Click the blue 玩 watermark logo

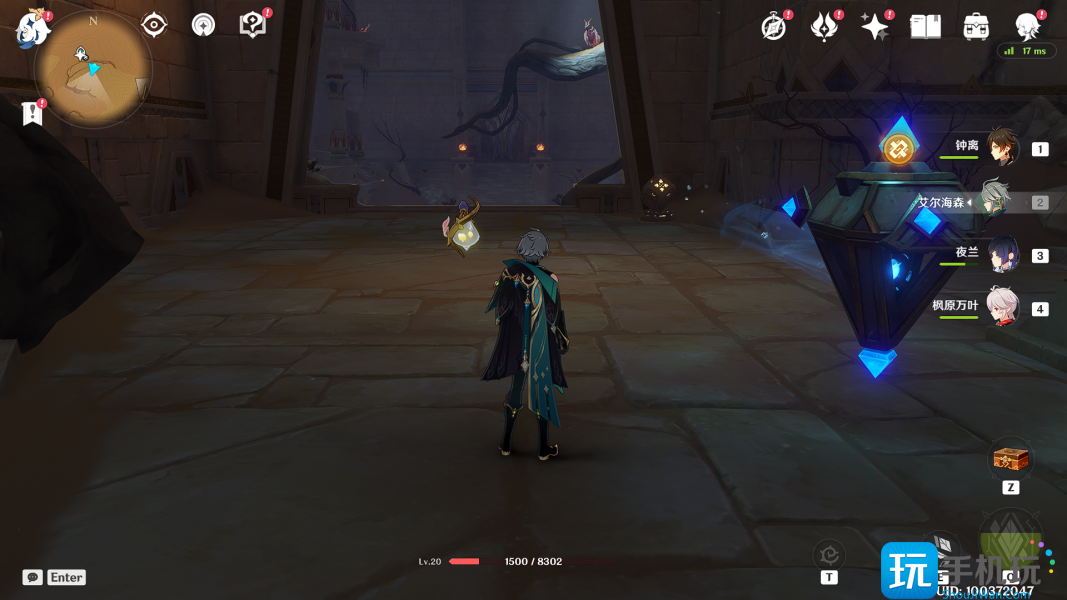[x=909, y=570]
